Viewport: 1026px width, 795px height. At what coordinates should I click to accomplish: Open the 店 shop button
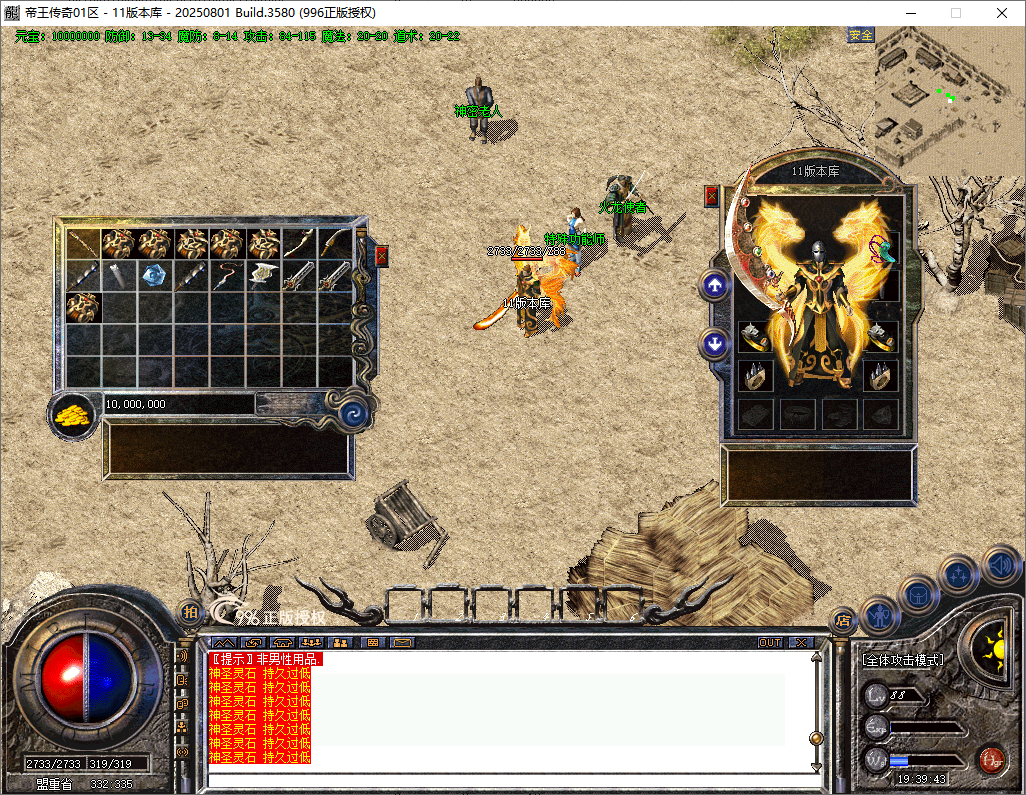pyautogui.click(x=843, y=619)
